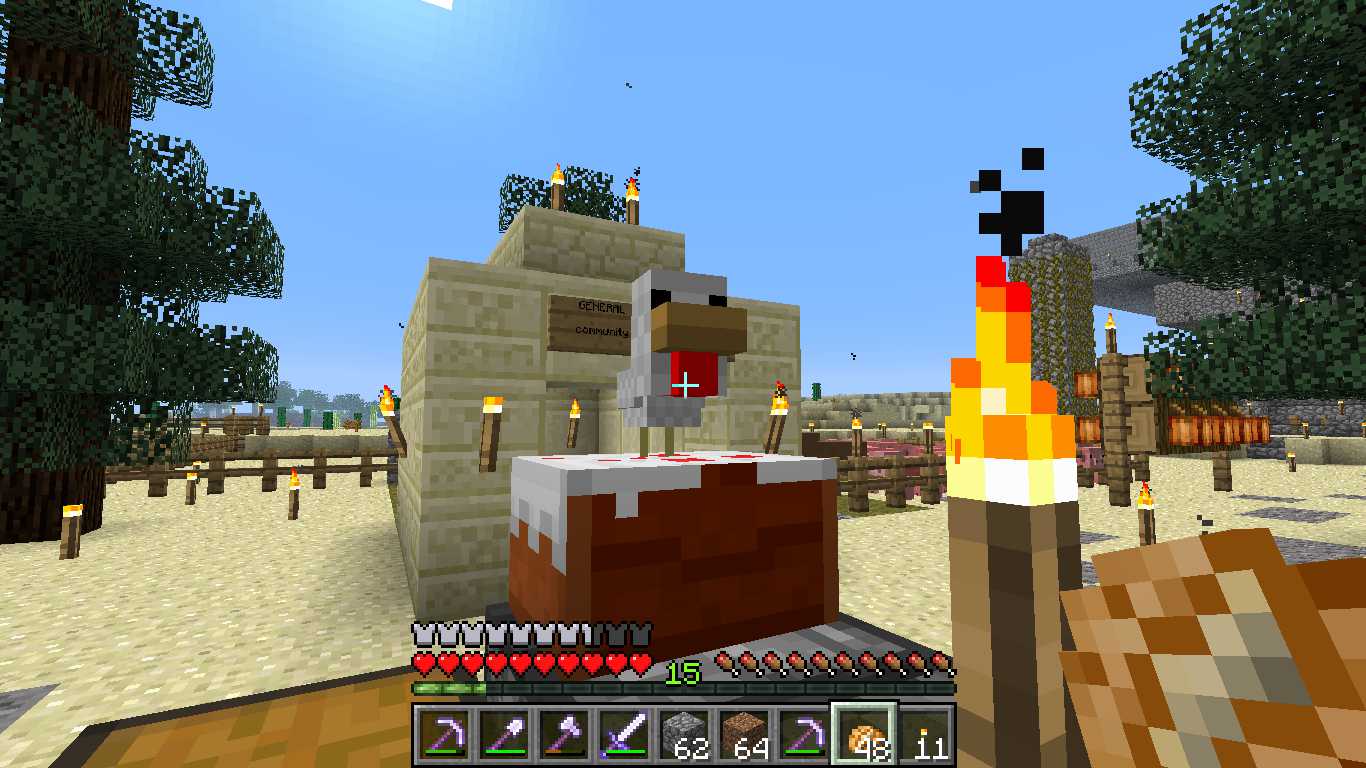This screenshot has width=1366, height=768.
Task: Select the cobblestone stack of 62
Action: click(x=683, y=735)
